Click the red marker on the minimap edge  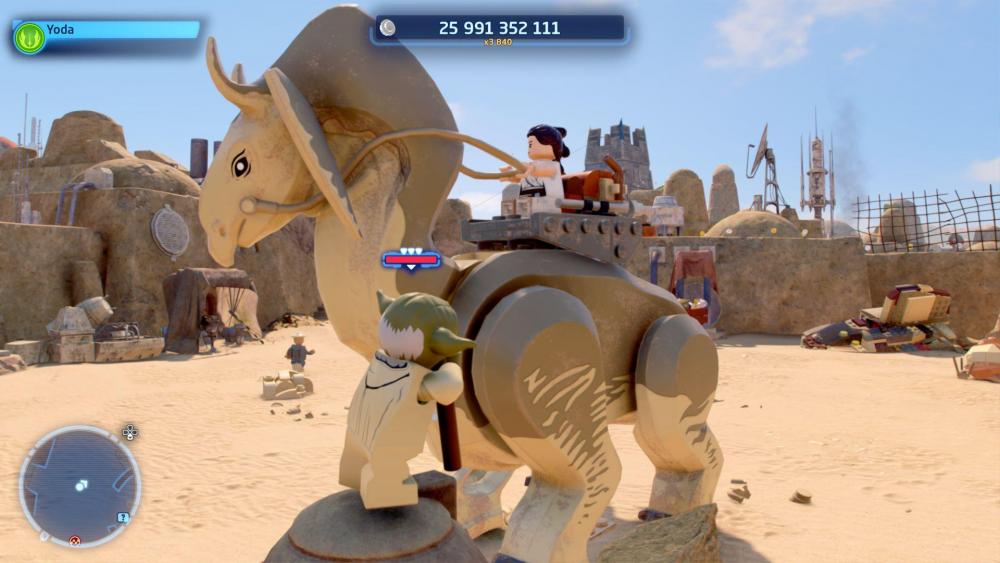coord(74,541)
